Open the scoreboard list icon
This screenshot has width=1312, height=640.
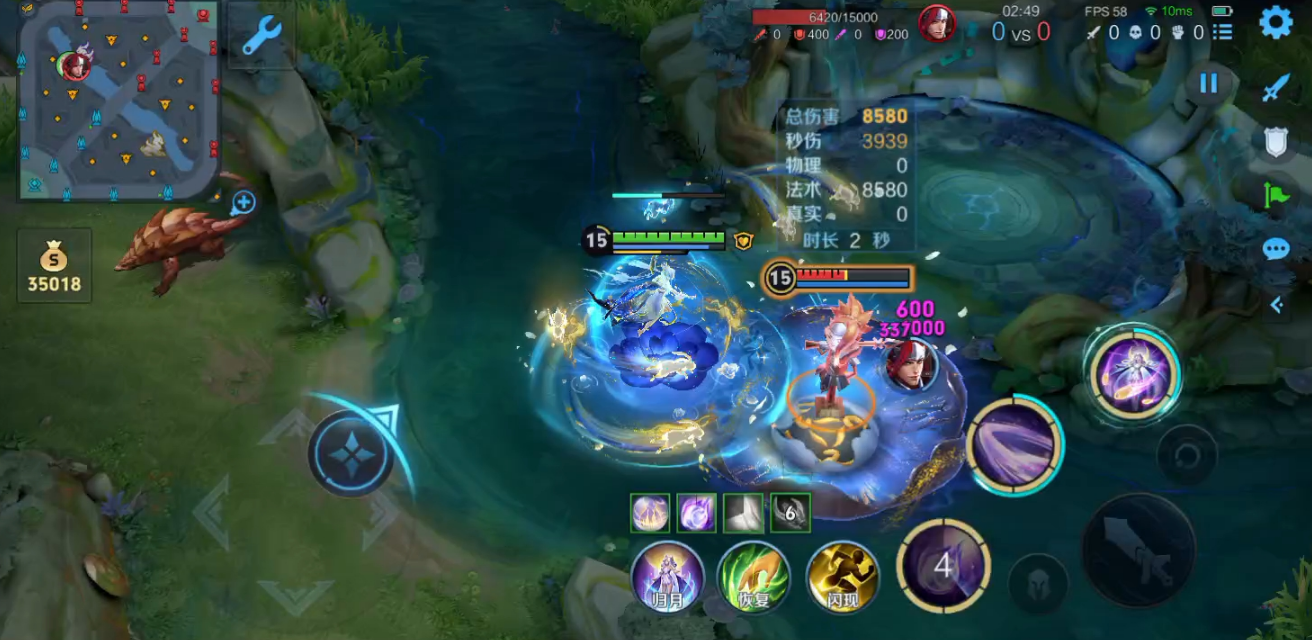coord(1222,32)
